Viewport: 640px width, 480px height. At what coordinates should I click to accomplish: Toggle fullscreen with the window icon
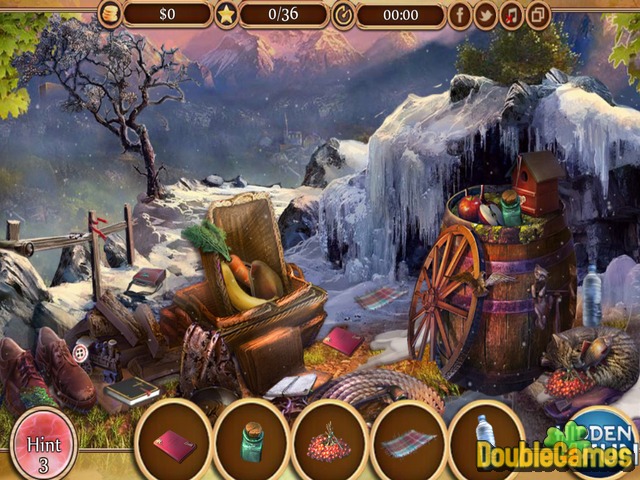point(537,15)
